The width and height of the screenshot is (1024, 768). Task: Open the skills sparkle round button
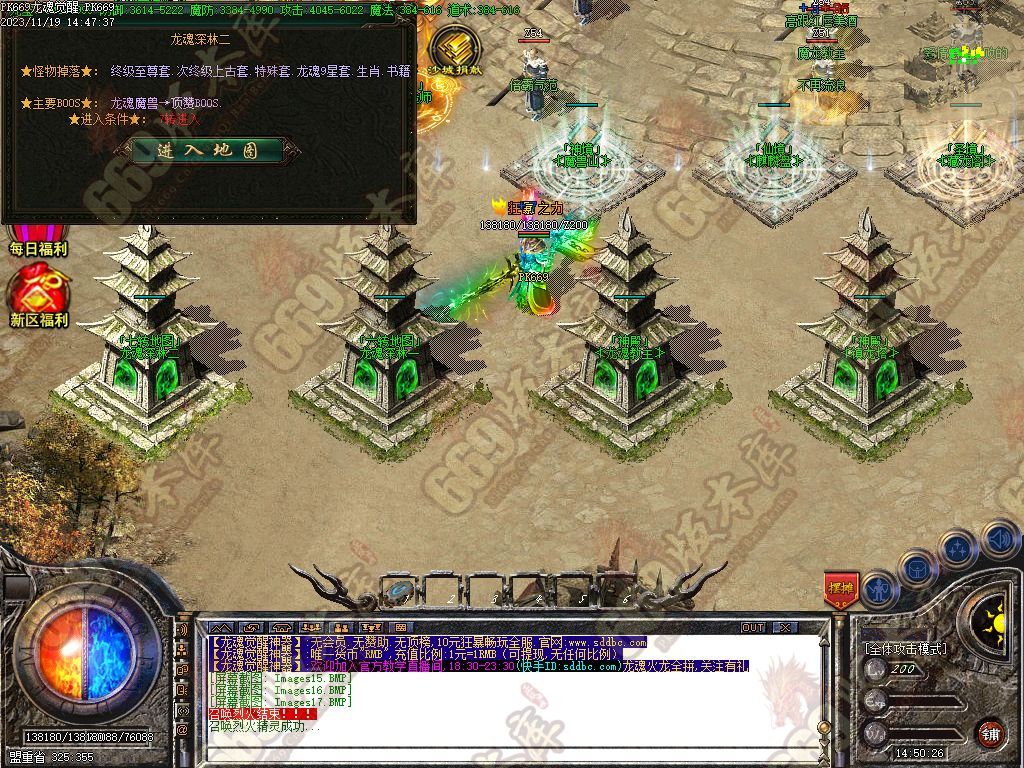pos(957,548)
